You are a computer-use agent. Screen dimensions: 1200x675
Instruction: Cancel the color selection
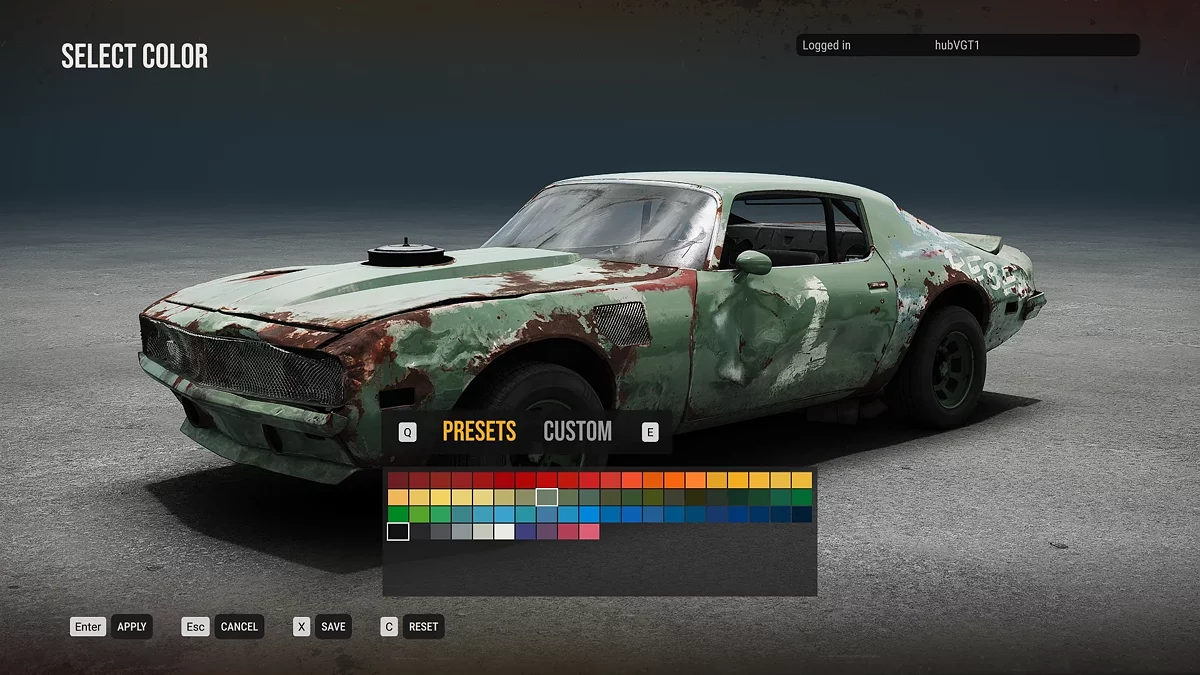point(239,627)
